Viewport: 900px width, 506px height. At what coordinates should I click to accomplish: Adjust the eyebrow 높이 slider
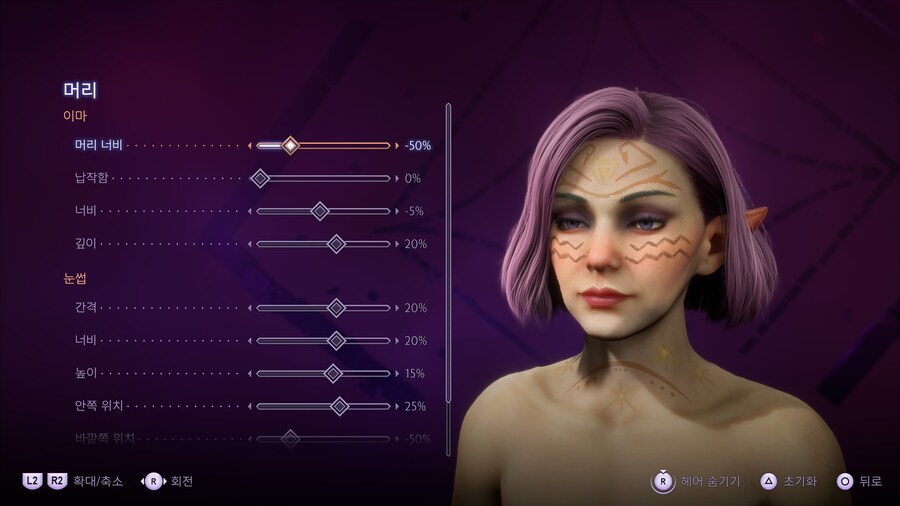(333, 373)
